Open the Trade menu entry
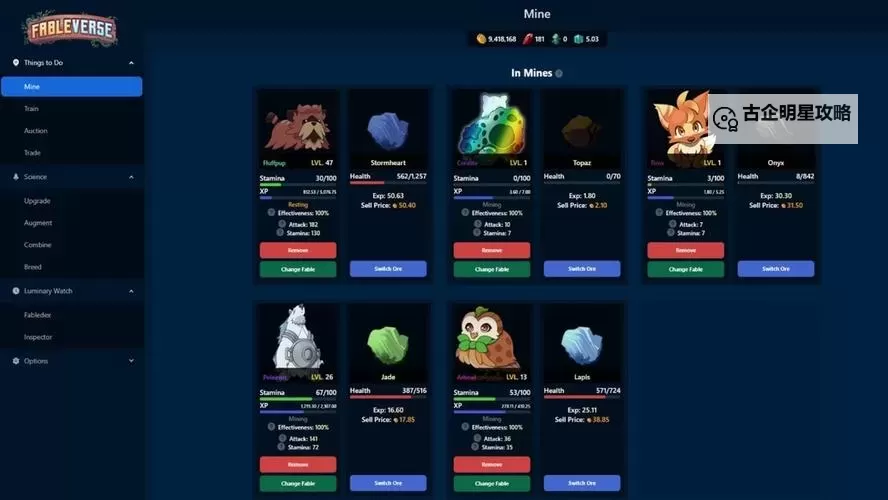888x500 pixels. tap(33, 153)
